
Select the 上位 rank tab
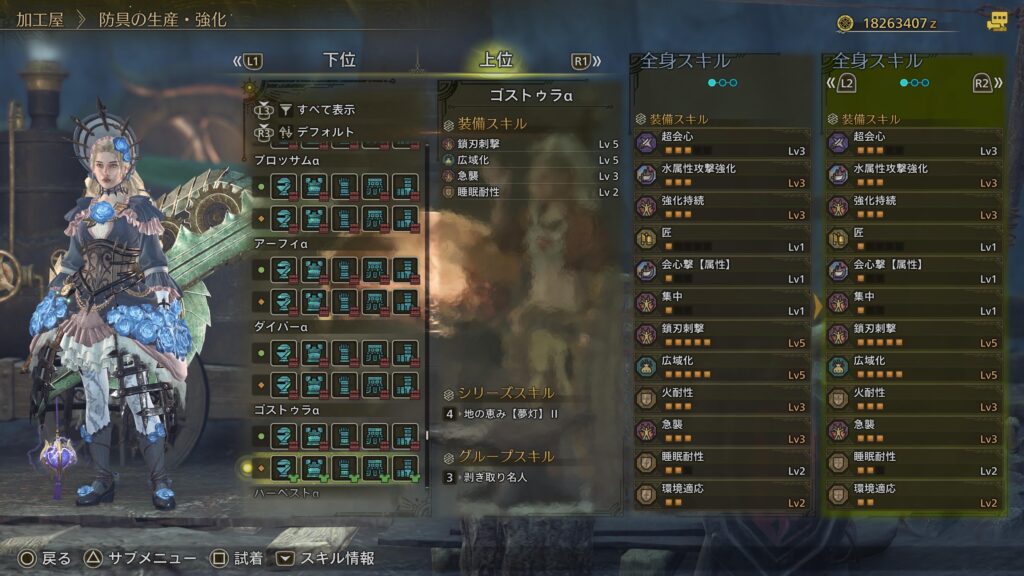pos(496,60)
